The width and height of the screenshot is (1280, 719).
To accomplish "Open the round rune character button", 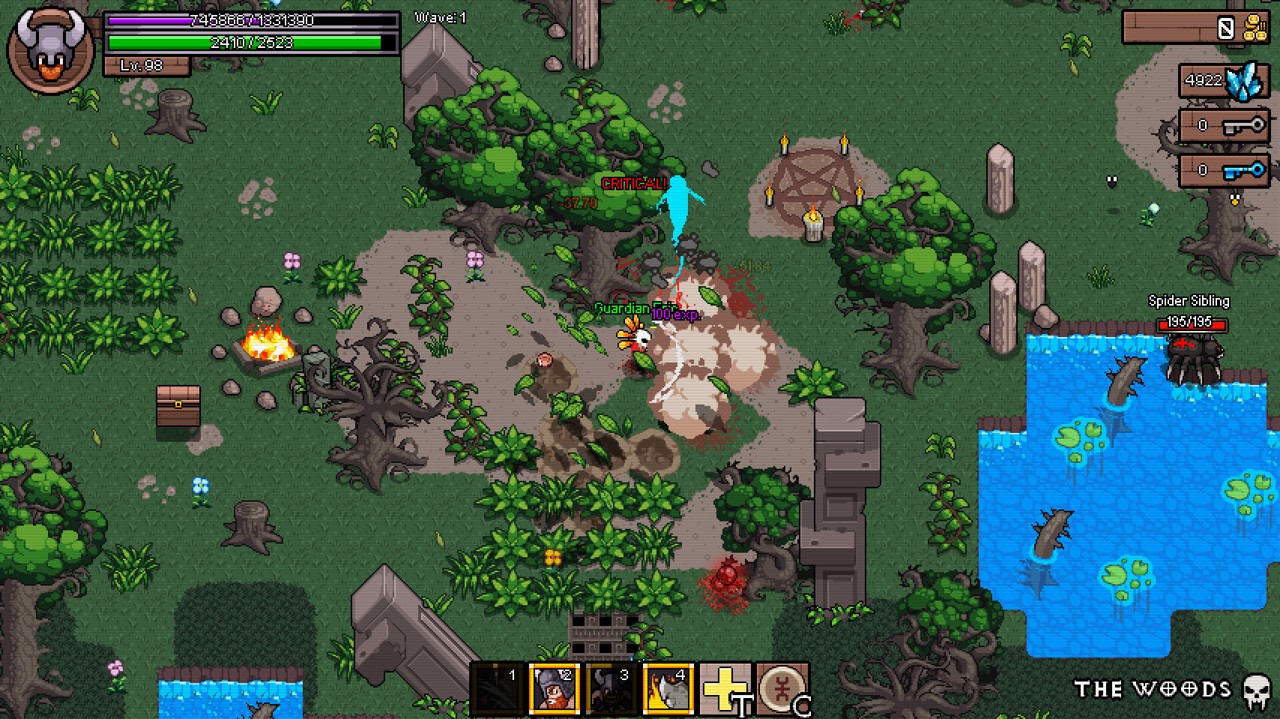I will click(x=781, y=689).
